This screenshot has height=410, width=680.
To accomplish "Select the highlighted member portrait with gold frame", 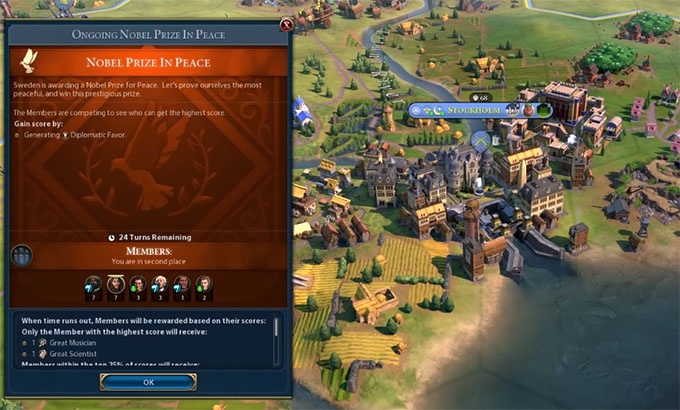I will click(116, 285).
